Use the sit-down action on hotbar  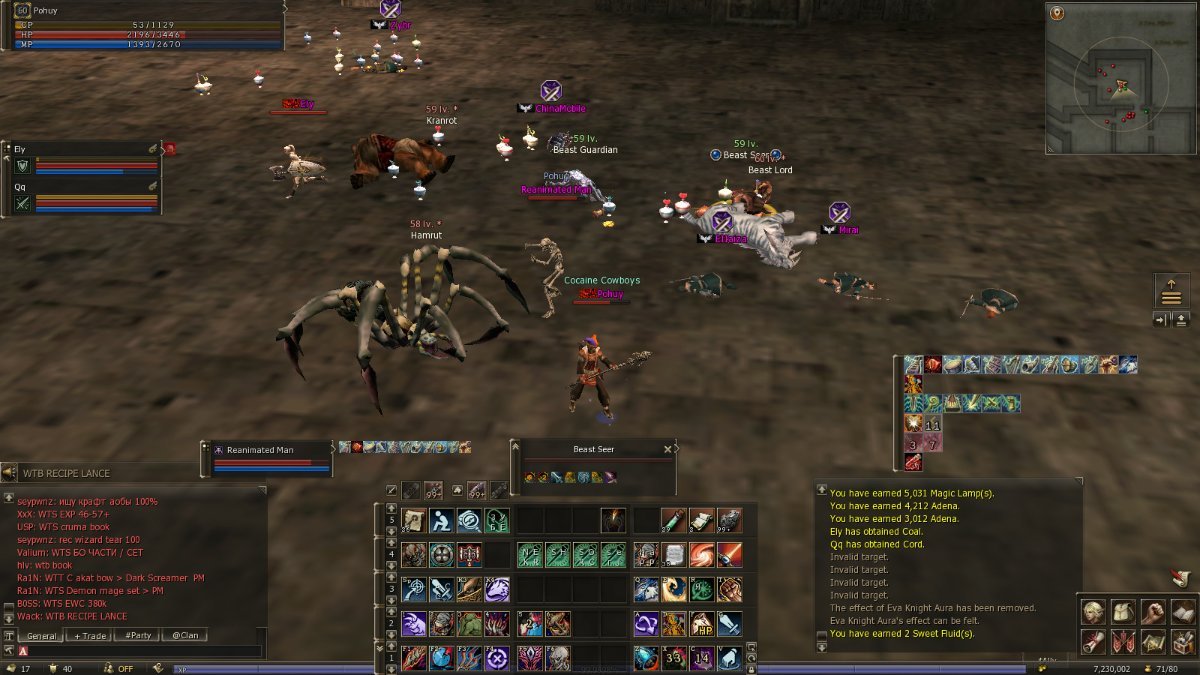click(x=441, y=521)
